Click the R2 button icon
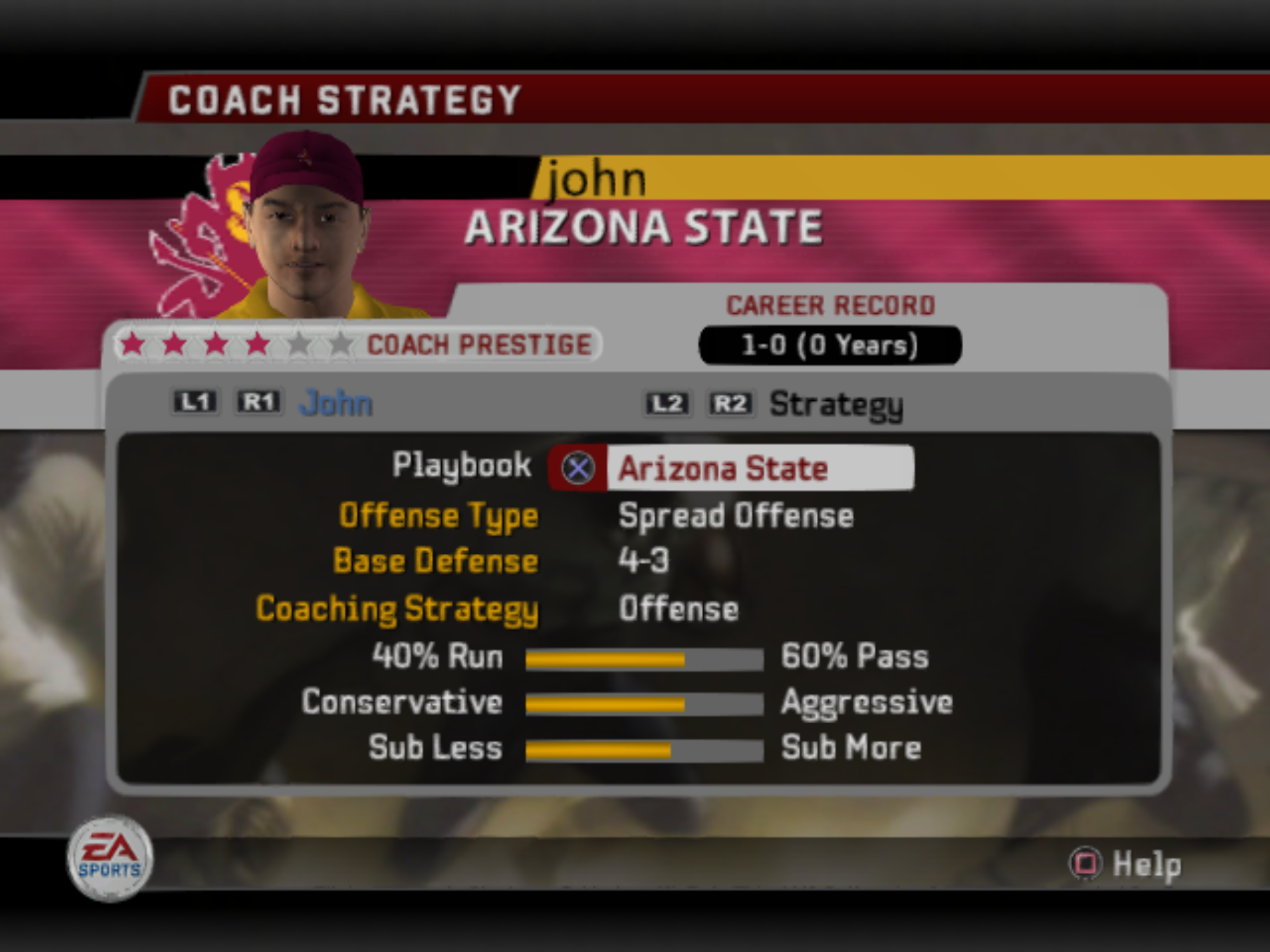Image resolution: width=1270 pixels, height=952 pixels. point(731,404)
